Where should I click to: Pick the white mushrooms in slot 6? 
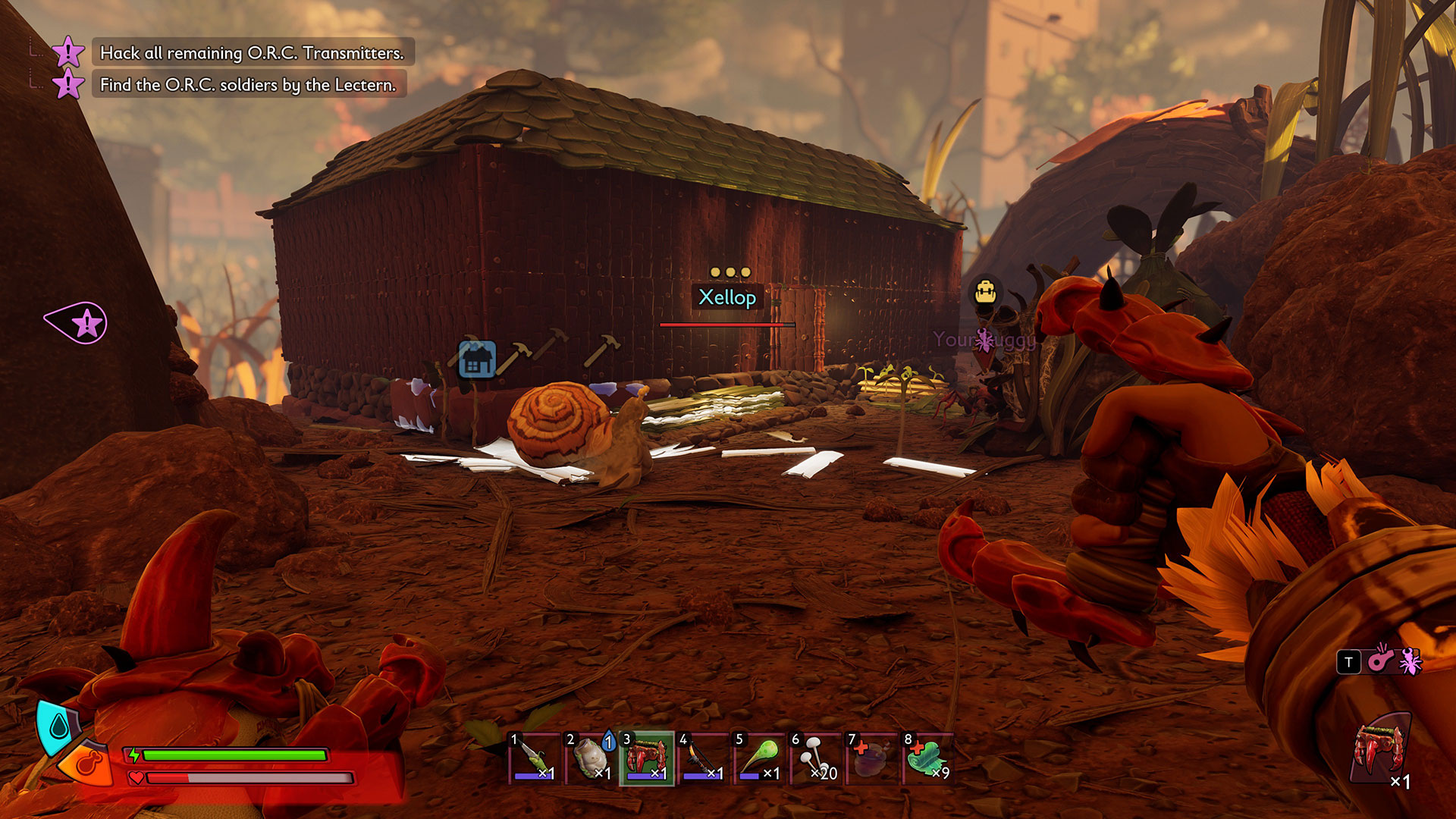815,759
